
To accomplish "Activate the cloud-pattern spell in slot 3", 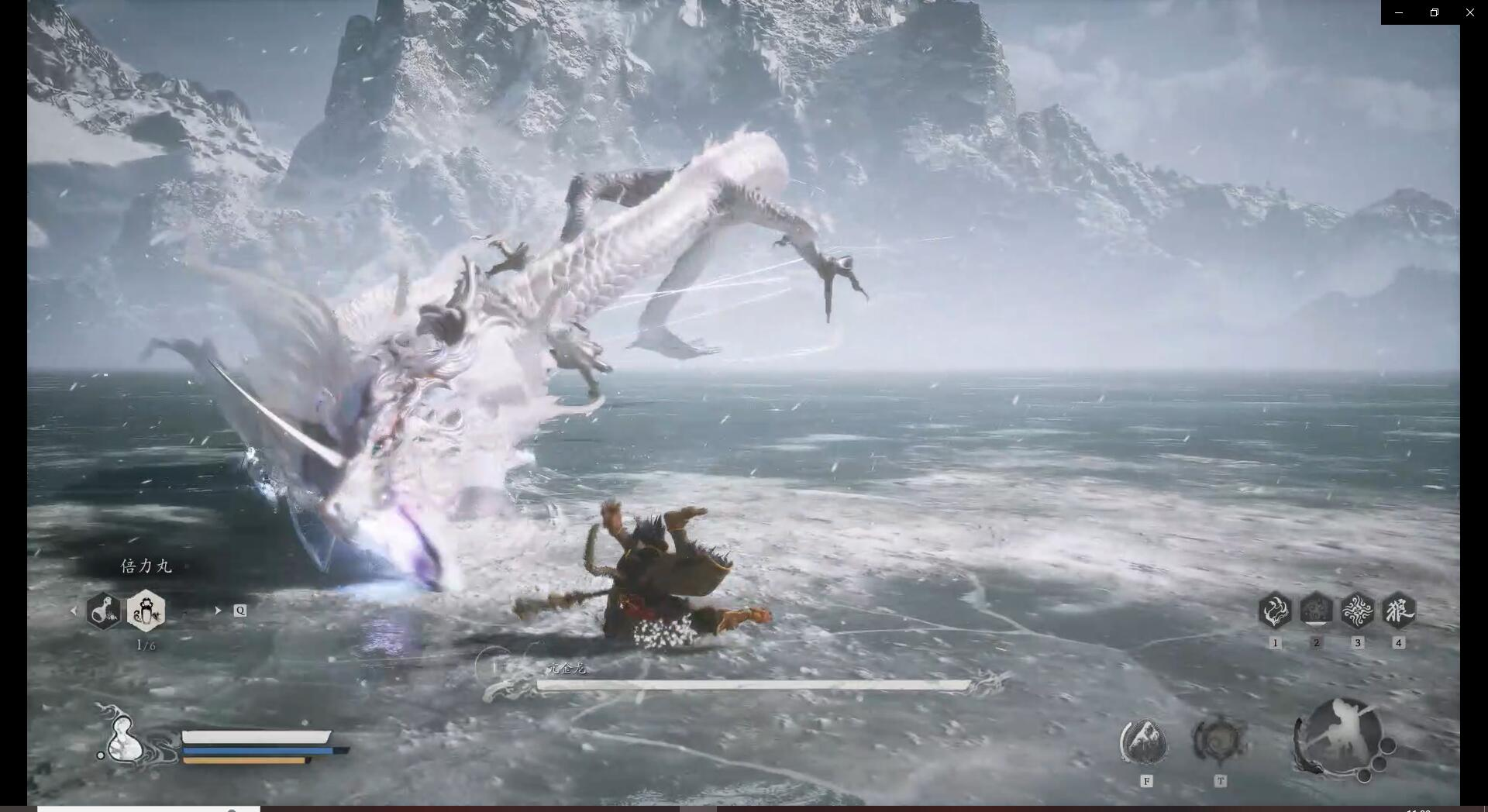I will 1357,611.
